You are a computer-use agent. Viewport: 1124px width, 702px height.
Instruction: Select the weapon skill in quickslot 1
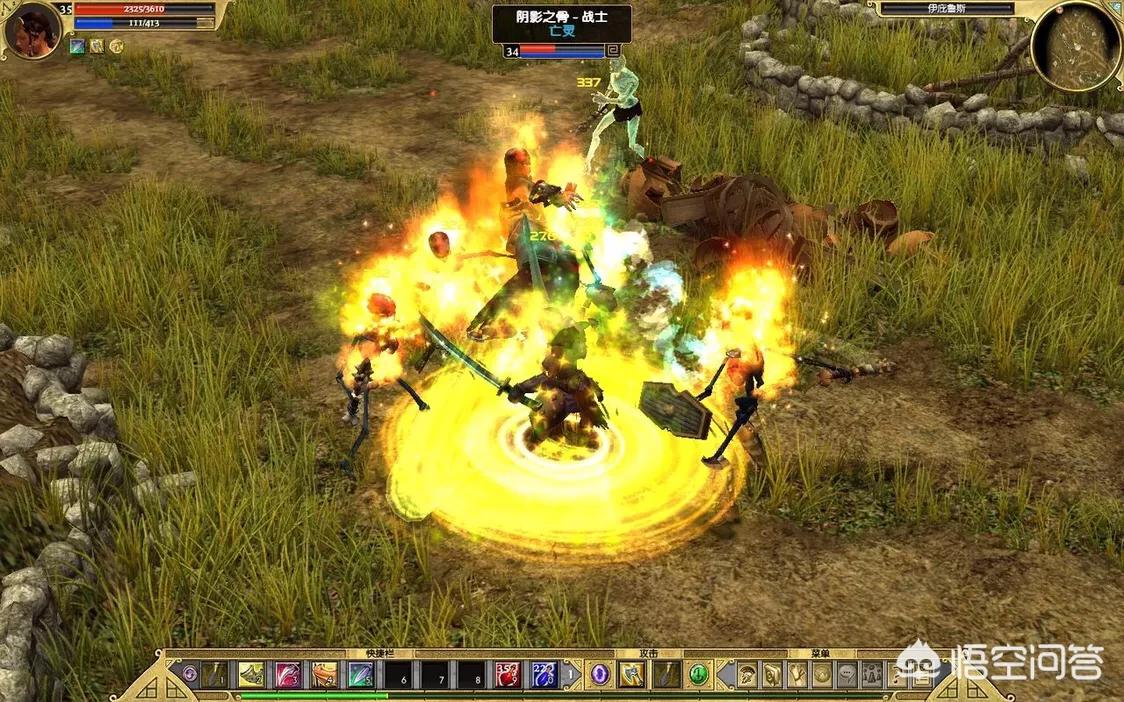pyautogui.click(x=215, y=675)
